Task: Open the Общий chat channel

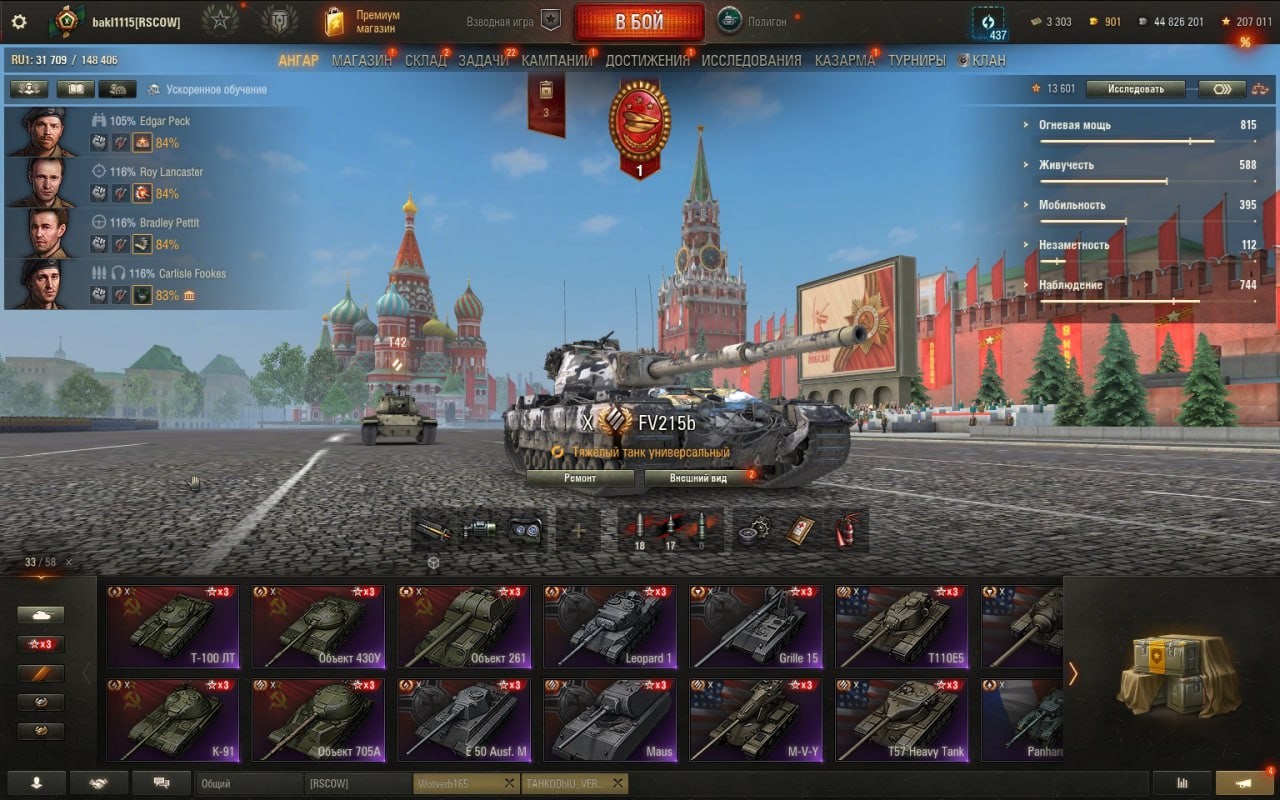Action: [x=248, y=783]
